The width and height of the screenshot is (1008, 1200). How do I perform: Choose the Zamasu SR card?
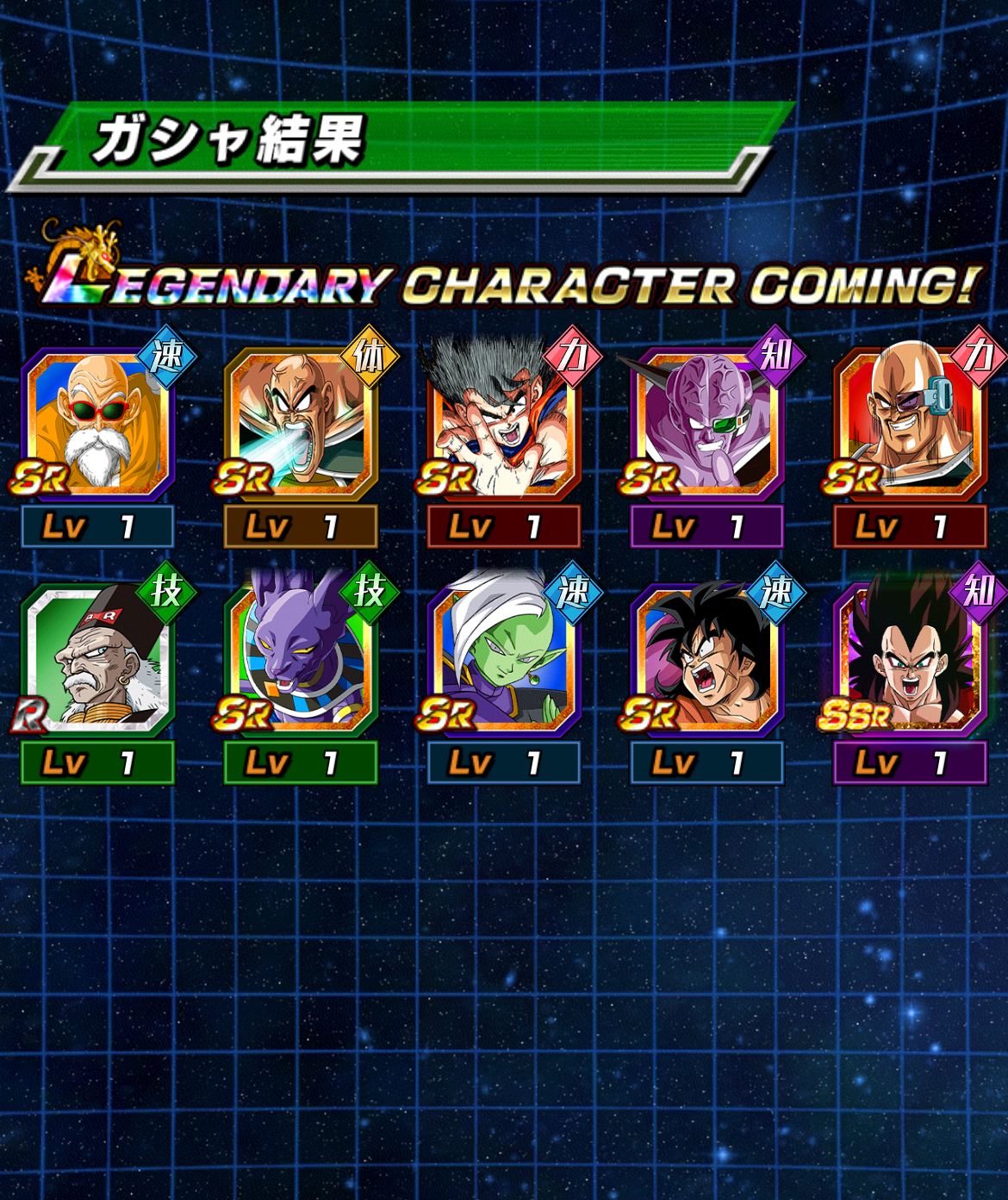pyautogui.click(x=504, y=661)
